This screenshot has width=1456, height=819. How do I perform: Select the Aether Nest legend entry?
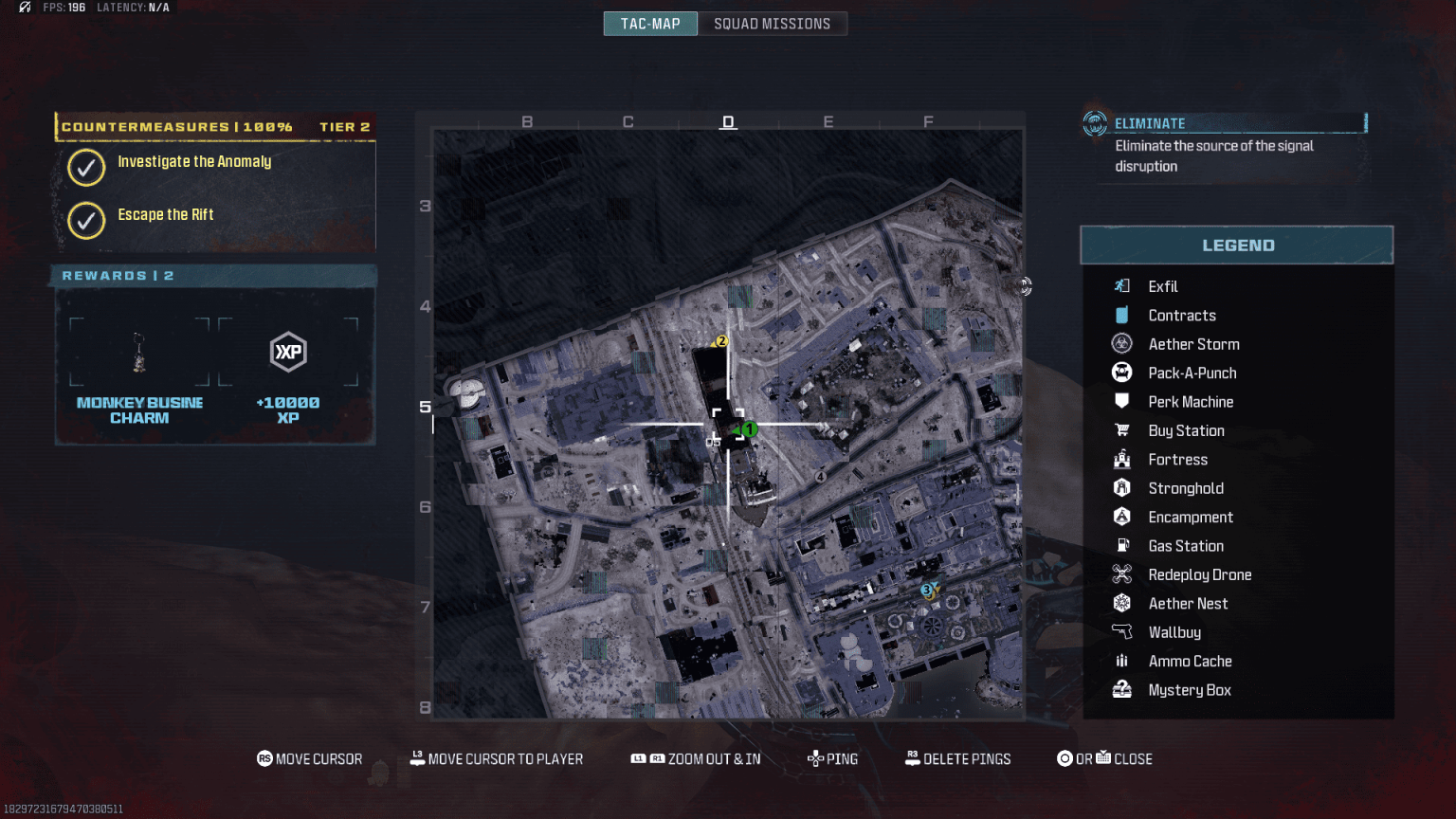[x=1188, y=604]
